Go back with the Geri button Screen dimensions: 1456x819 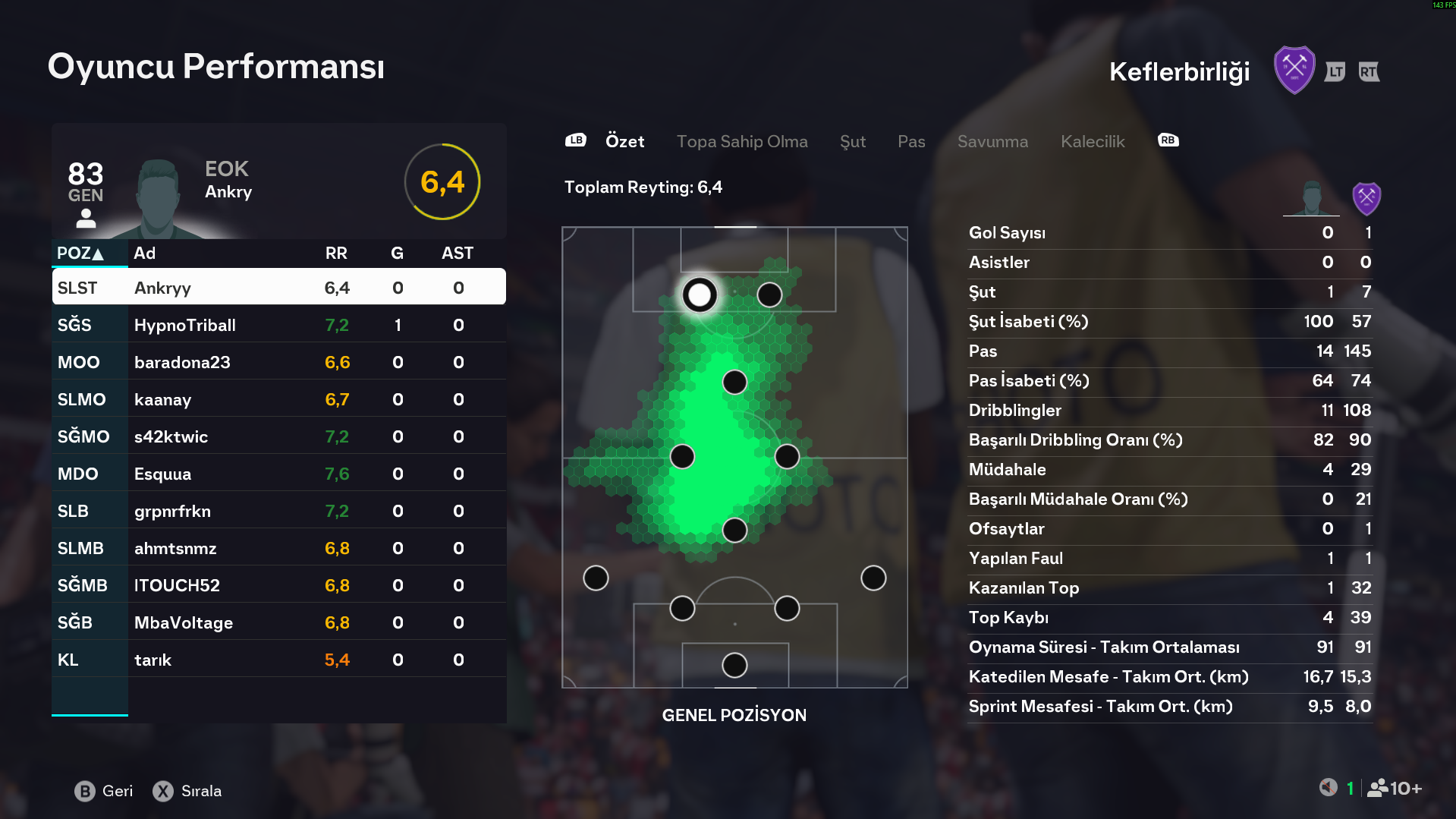click(104, 791)
